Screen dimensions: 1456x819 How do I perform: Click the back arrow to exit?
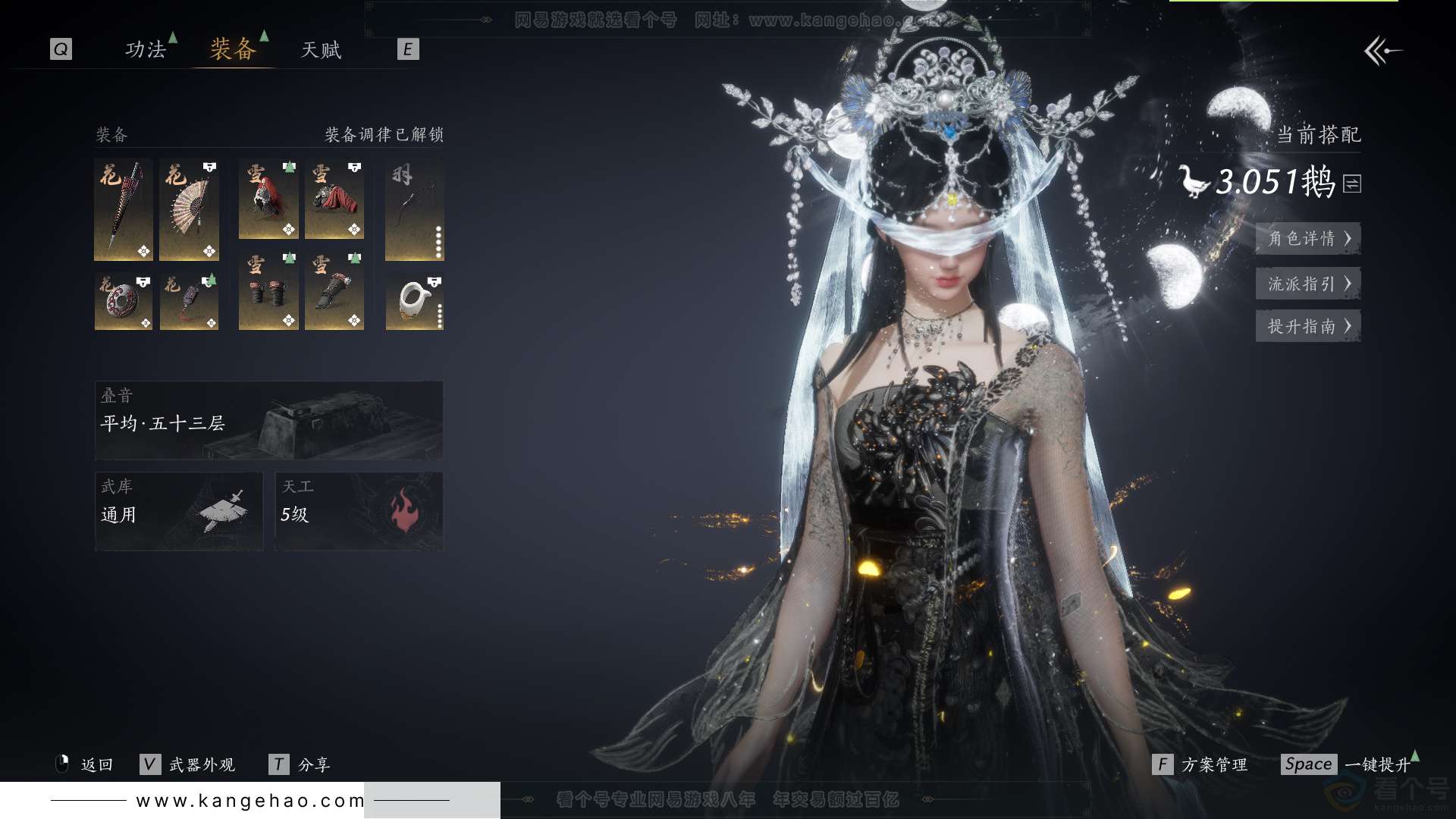tap(1382, 52)
